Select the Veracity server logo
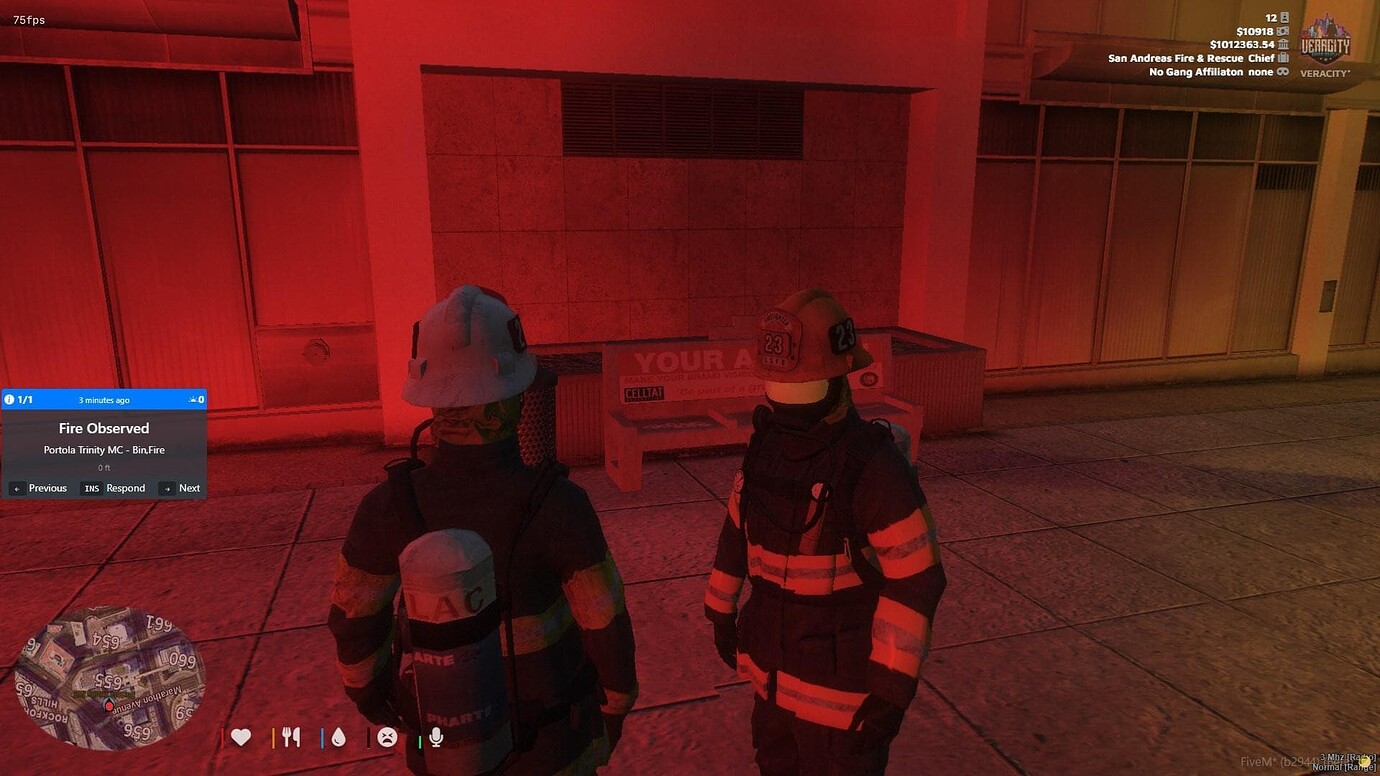Viewport: 1380px width, 776px height. (1324, 44)
